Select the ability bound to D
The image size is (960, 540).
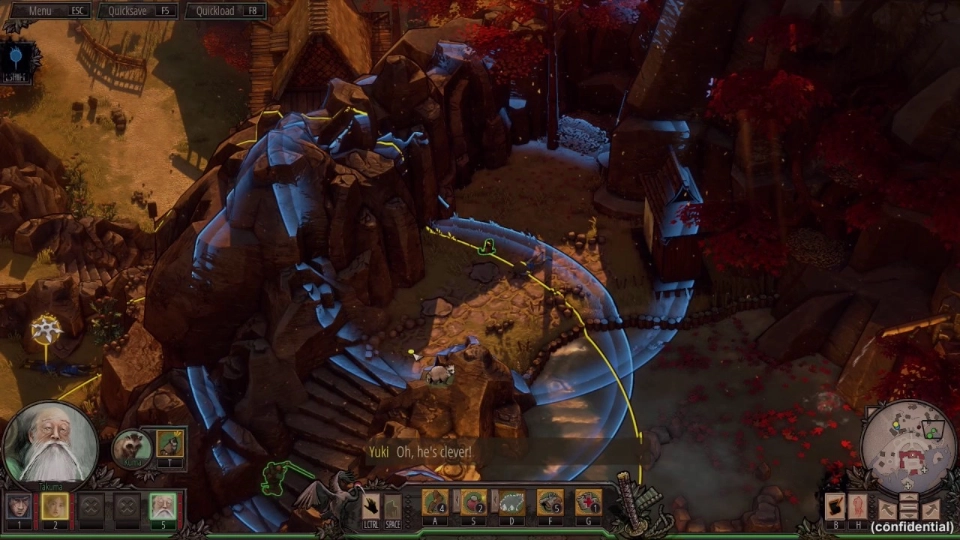click(511, 502)
